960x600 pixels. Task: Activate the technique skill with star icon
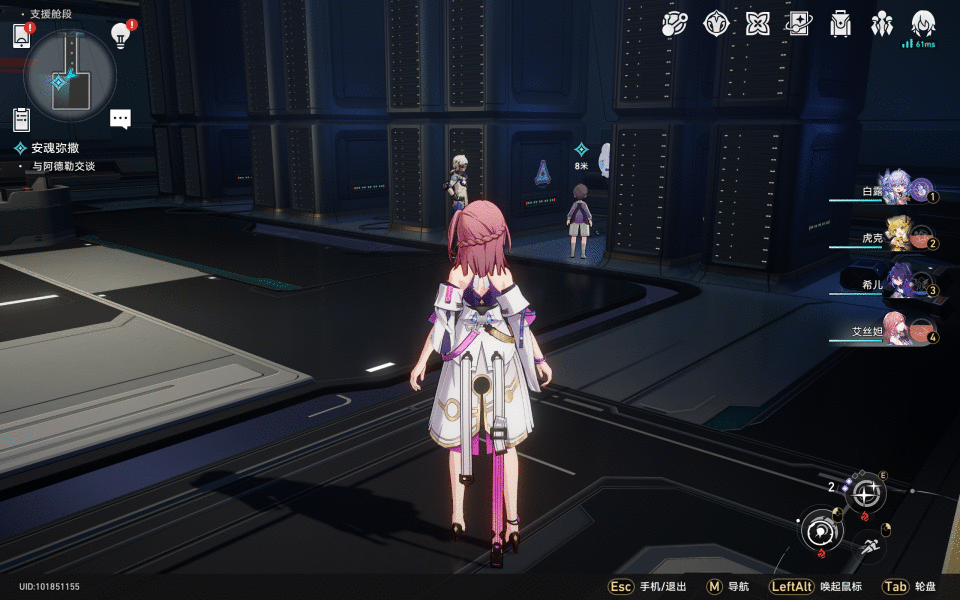pyautogui.click(x=866, y=493)
